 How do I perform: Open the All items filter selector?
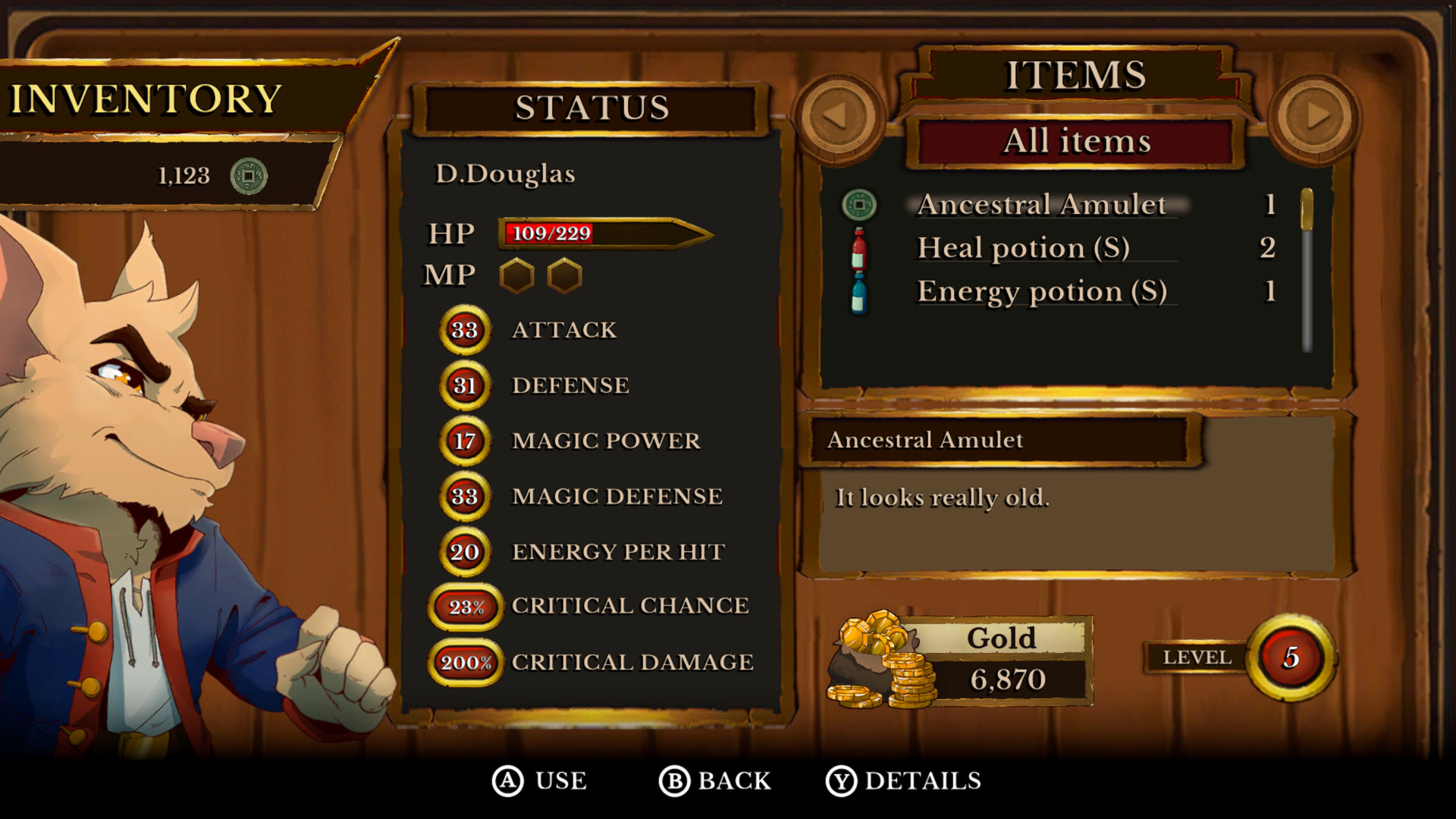tap(1077, 141)
